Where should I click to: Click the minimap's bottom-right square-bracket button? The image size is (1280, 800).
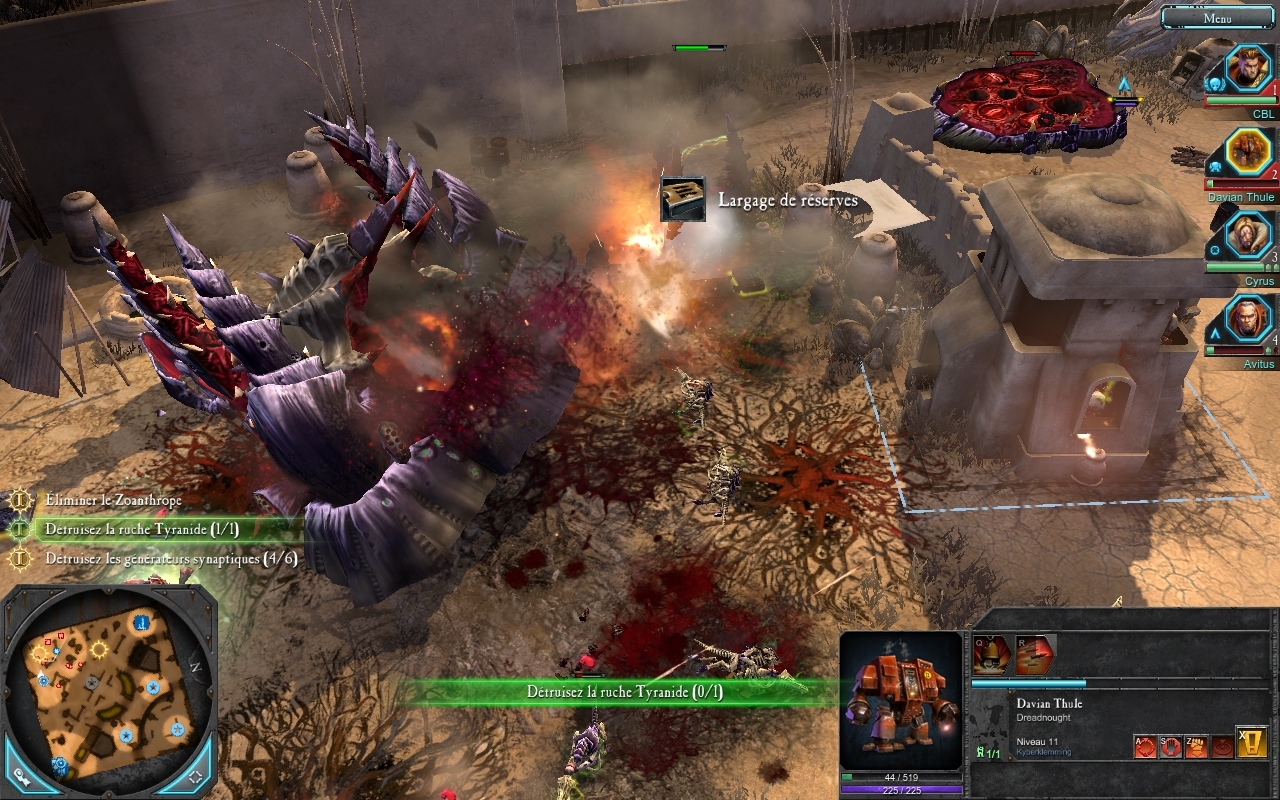[195, 775]
